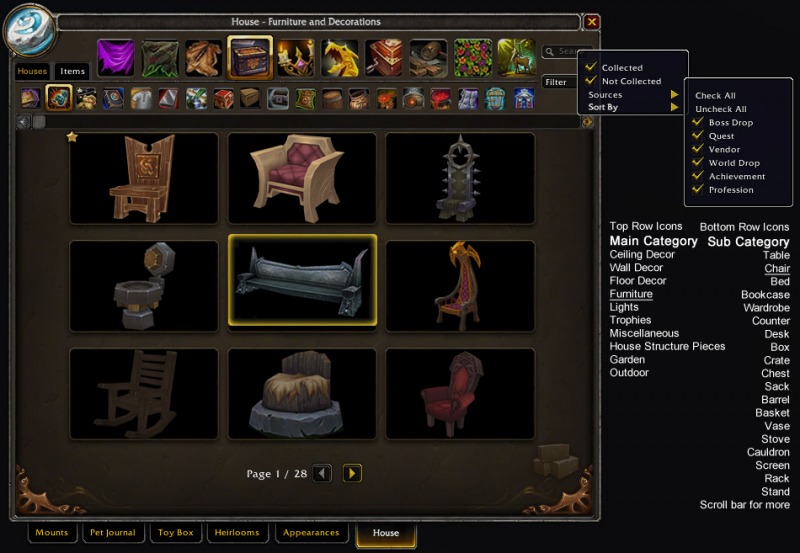Go to the Appearances tab
The width and height of the screenshot is (800, 553).
click(x=311, y=533)
